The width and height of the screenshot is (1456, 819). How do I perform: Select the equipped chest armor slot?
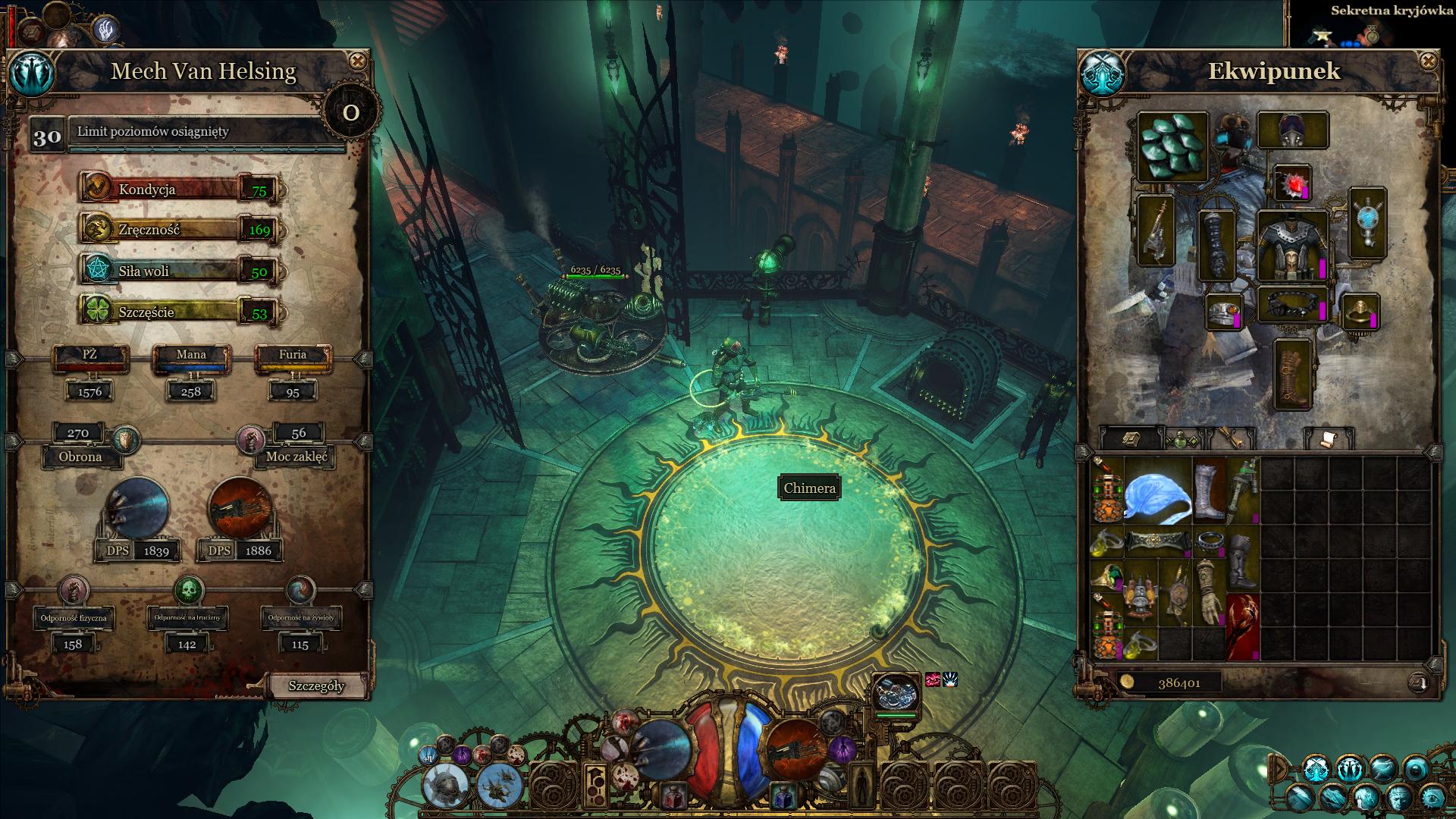tap(1292, 246)
